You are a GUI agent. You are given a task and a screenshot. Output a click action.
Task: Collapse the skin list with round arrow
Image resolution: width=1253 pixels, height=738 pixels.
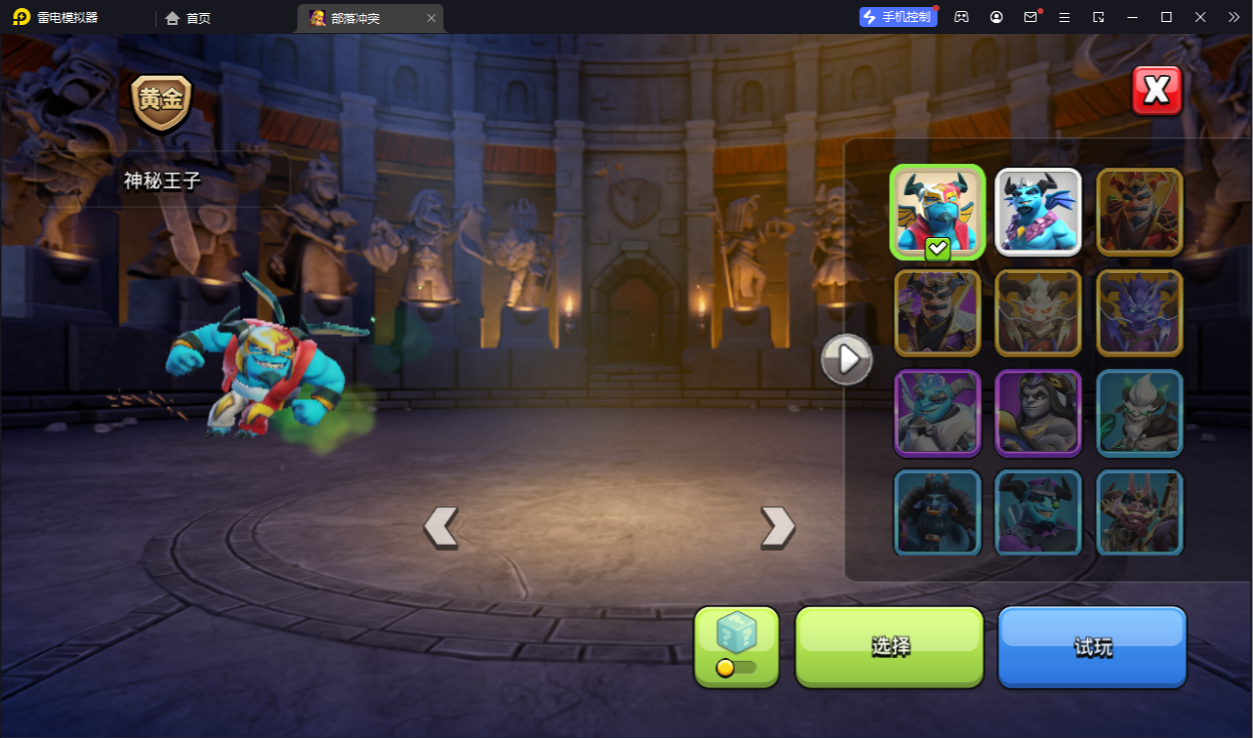[847, 359]
